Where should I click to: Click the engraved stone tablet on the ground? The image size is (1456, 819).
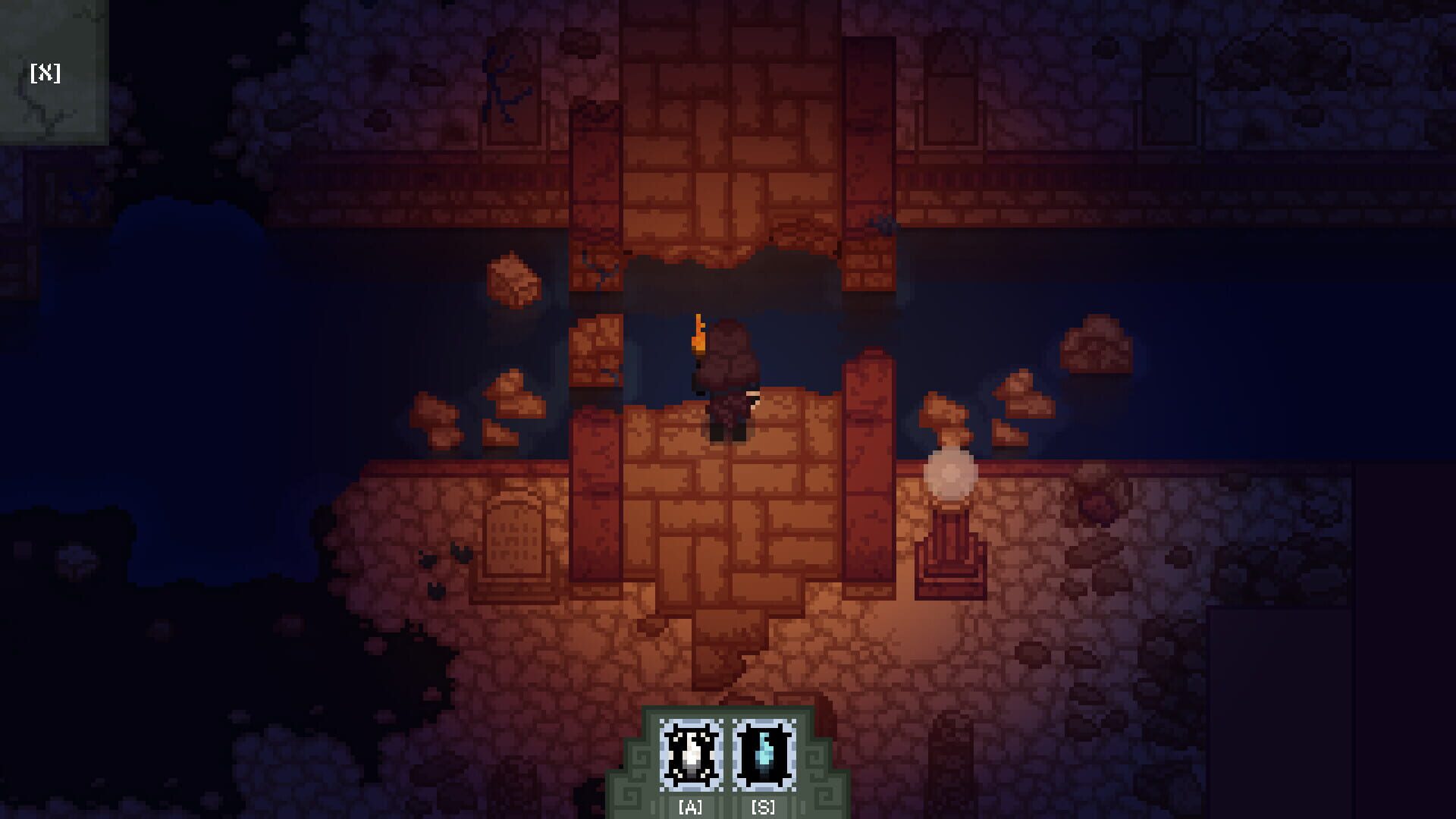pyautogui.click(x=516, y=538)
